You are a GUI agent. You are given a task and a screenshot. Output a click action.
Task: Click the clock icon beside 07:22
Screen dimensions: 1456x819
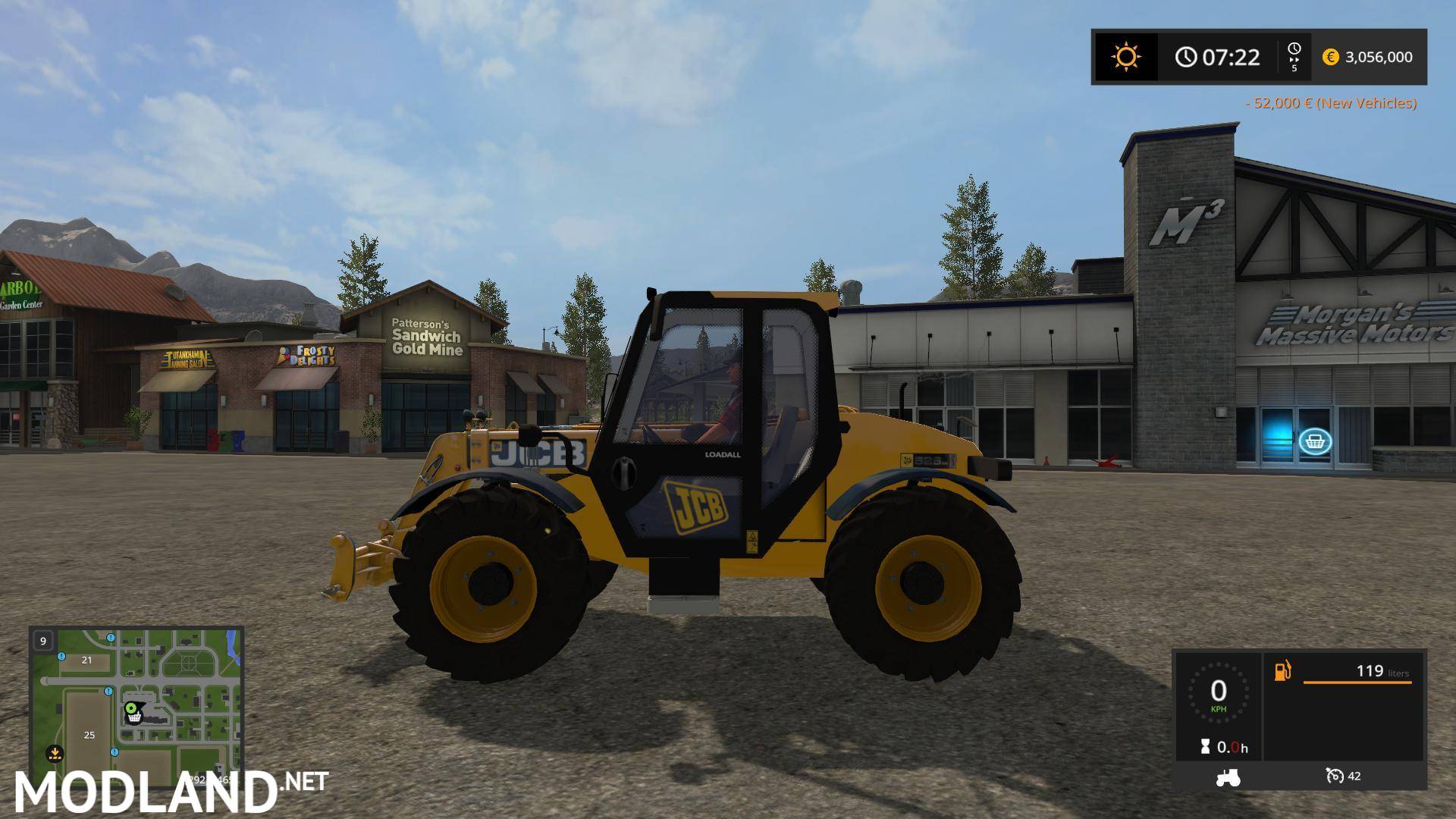pyautogui.click(x=1185, y=57)
